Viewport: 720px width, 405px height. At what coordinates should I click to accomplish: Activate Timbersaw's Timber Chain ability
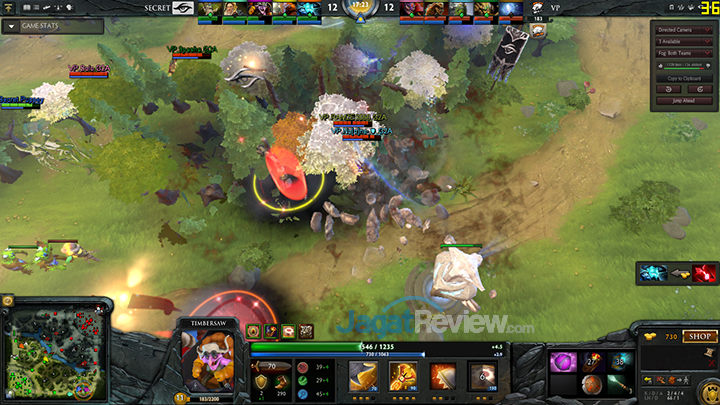402,376
